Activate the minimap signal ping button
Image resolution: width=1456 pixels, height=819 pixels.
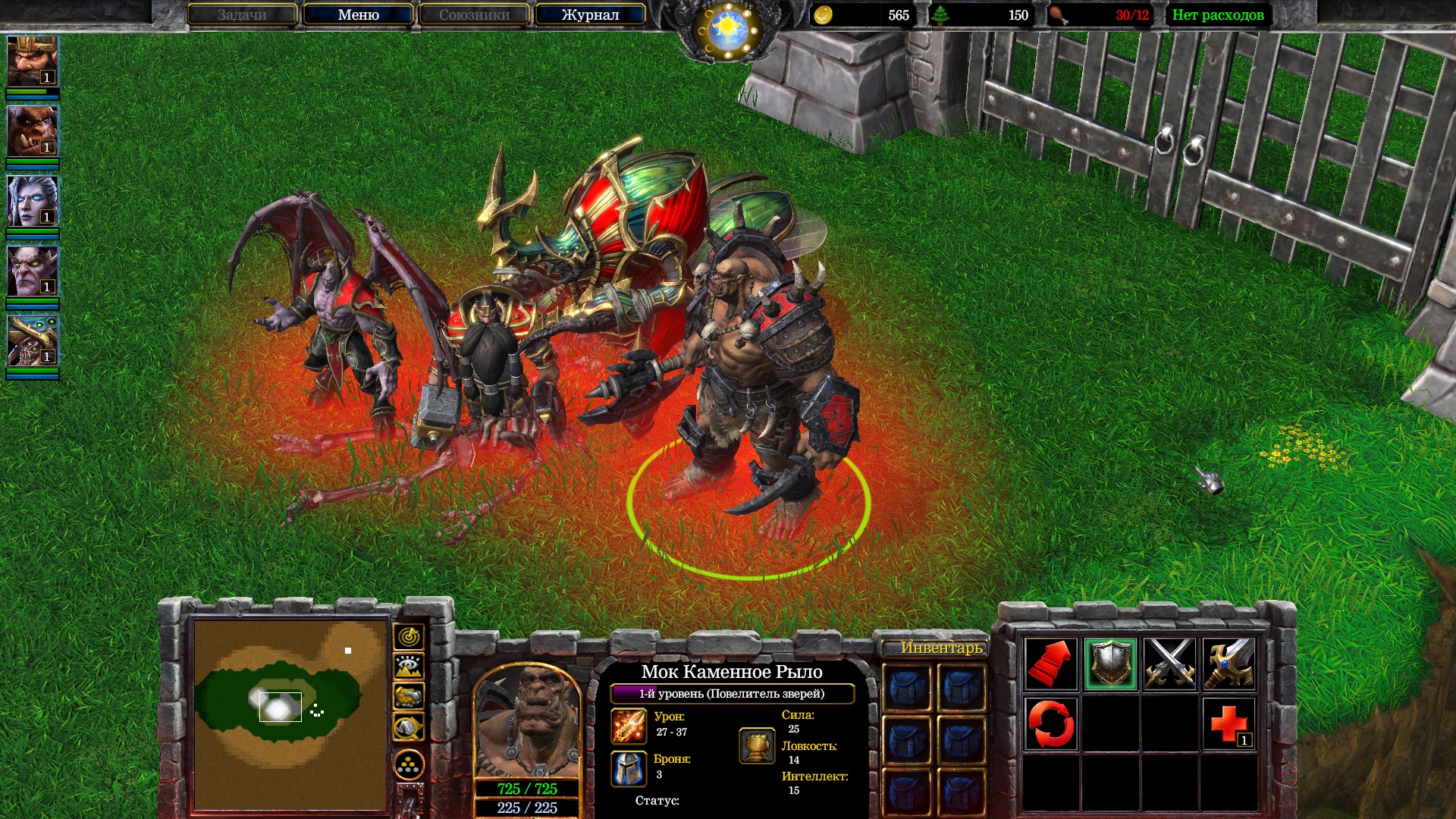(409, 637)
